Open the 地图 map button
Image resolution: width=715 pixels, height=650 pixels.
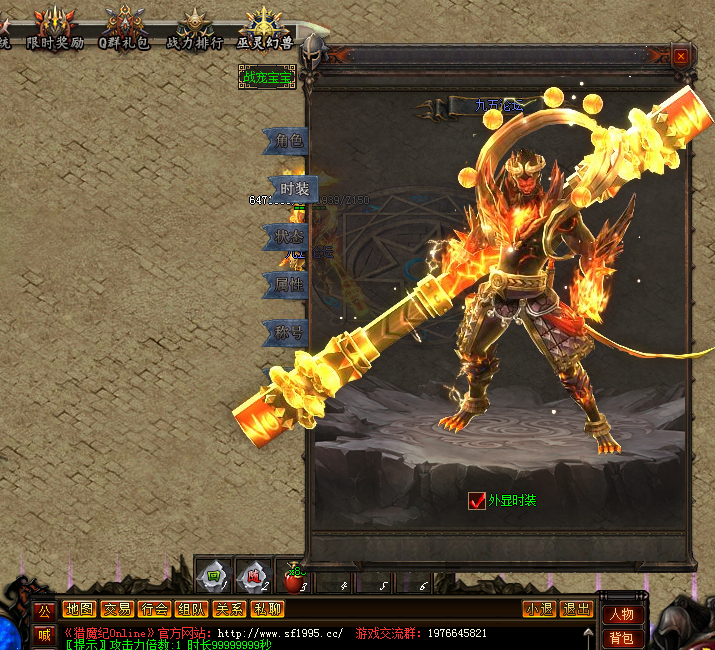tap(78, 609)
